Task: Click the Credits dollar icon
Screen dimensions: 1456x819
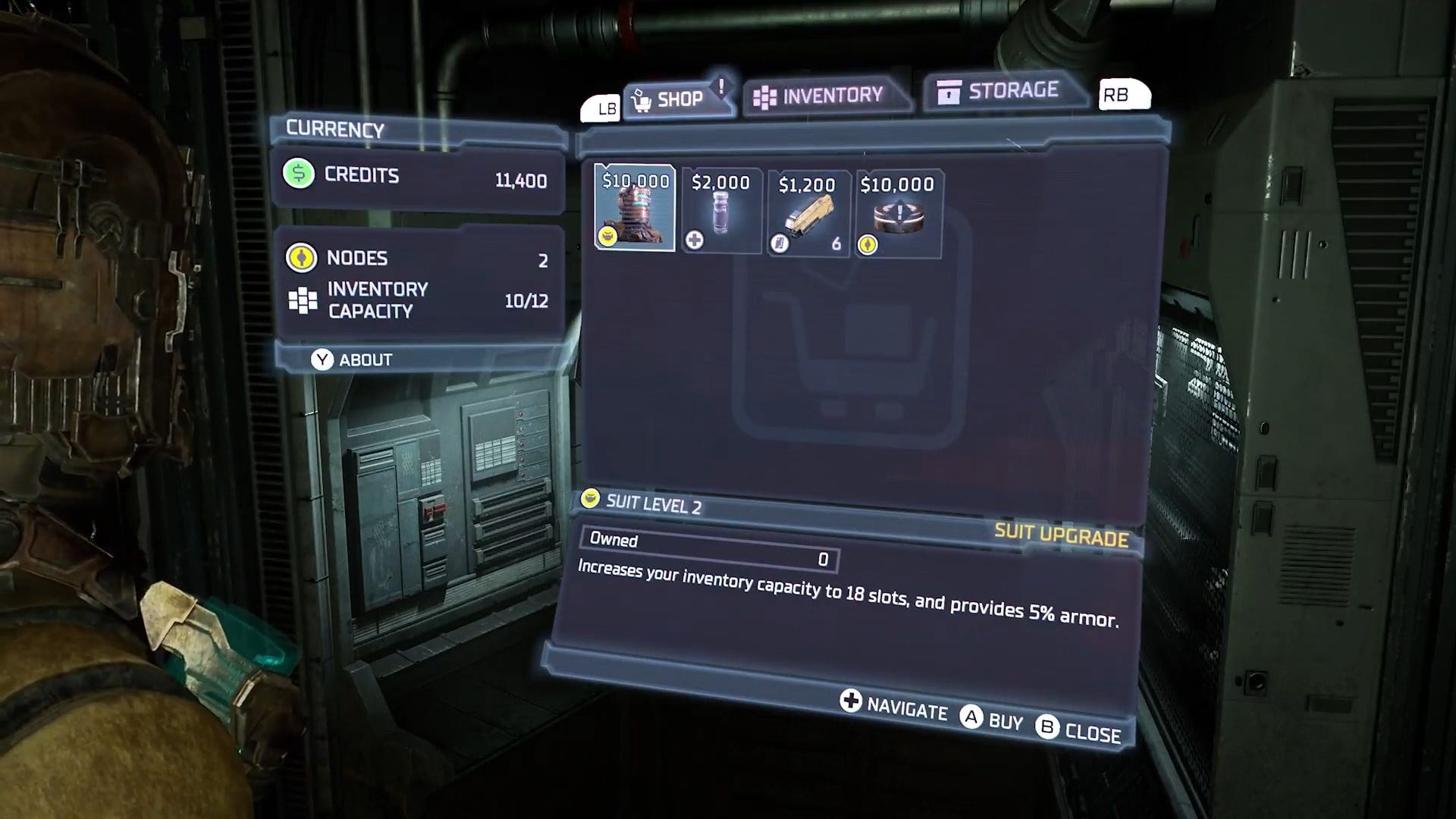Action: click(x=299, y=174)
